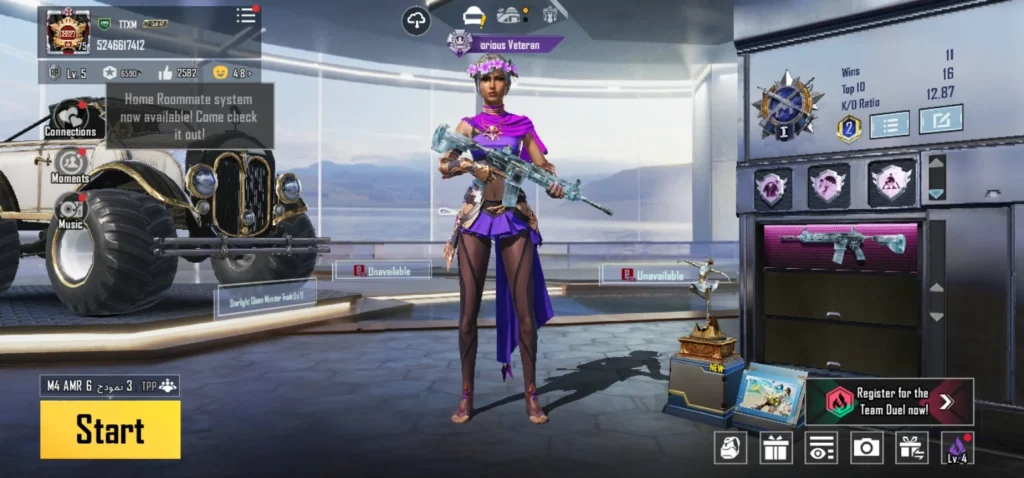This screenshot has width=1024, height=478.
Task: Open the list menu beside the player name
Action: pos(246,15)
